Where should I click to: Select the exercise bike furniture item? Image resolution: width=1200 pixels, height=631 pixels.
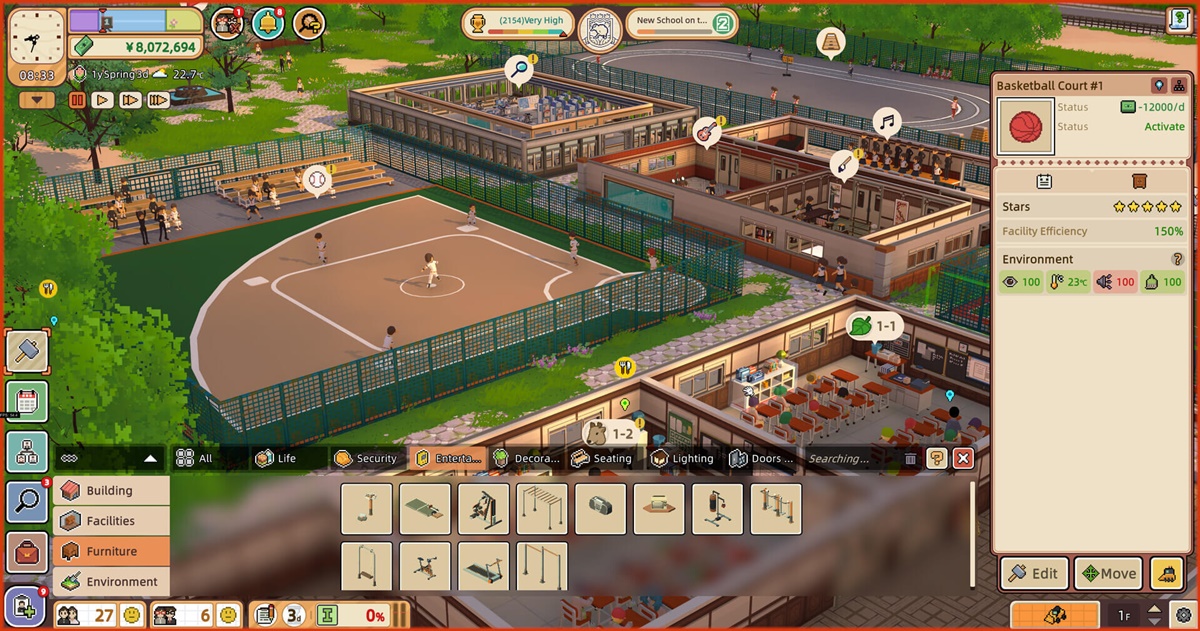[425, 567]
